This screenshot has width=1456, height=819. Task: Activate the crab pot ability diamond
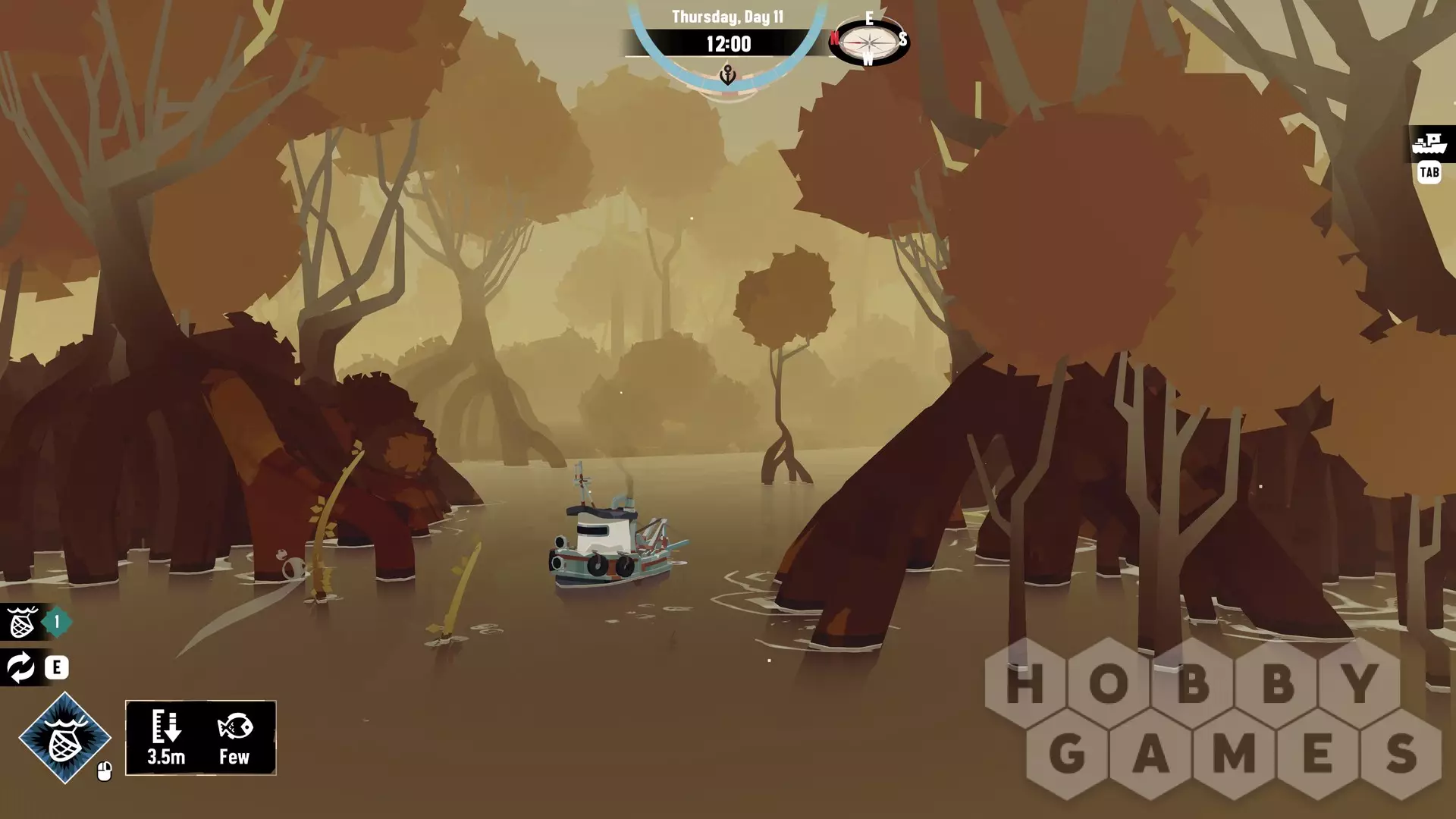tap(65, 737)
